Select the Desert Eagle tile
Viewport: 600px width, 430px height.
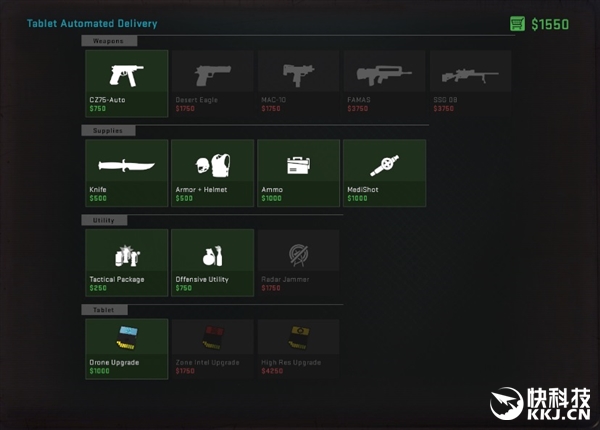[x=212, y=82]
